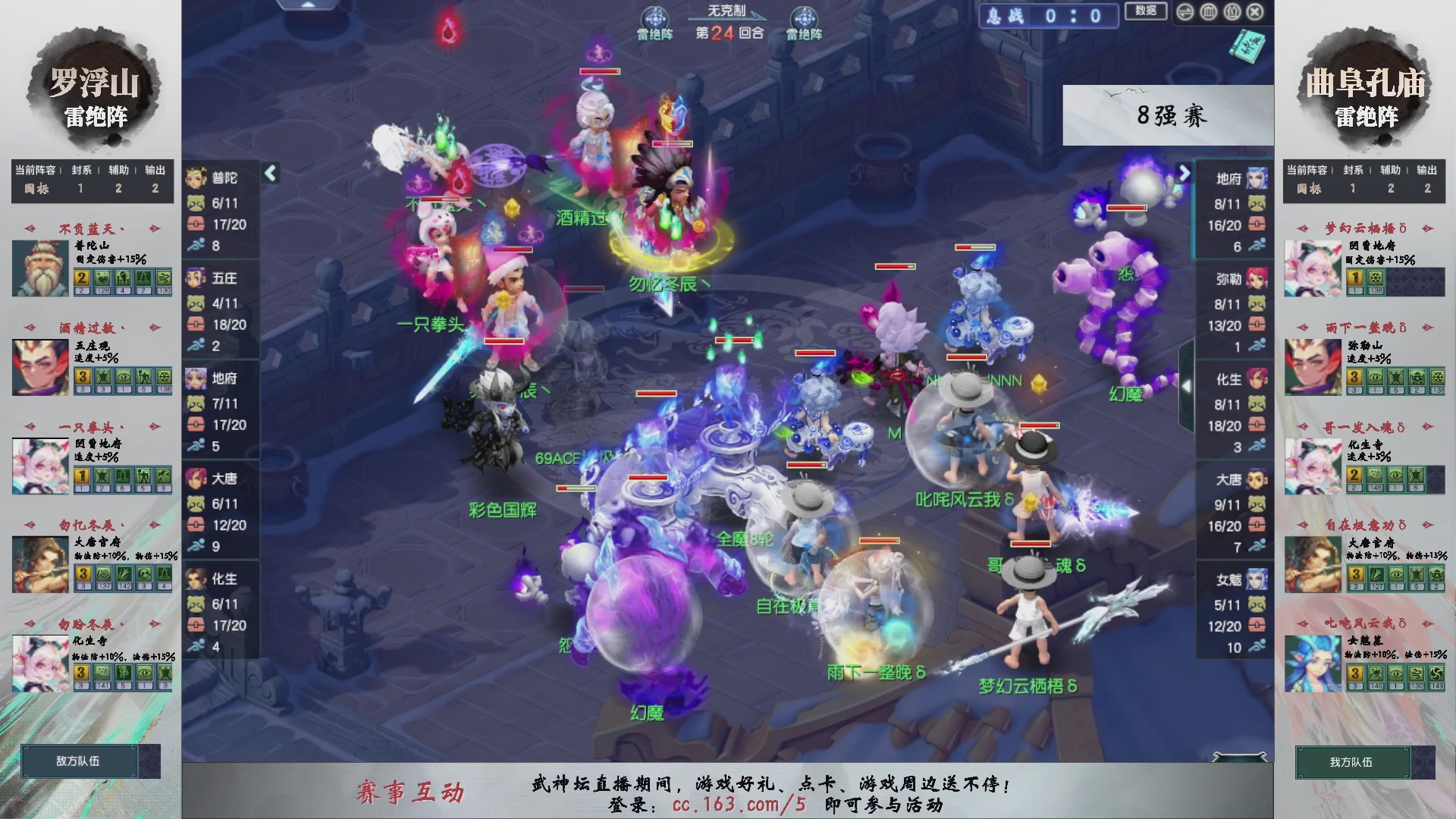Expand the side panel arrow near 幻魔
1456x819 pixels.
click(1187, 385)
